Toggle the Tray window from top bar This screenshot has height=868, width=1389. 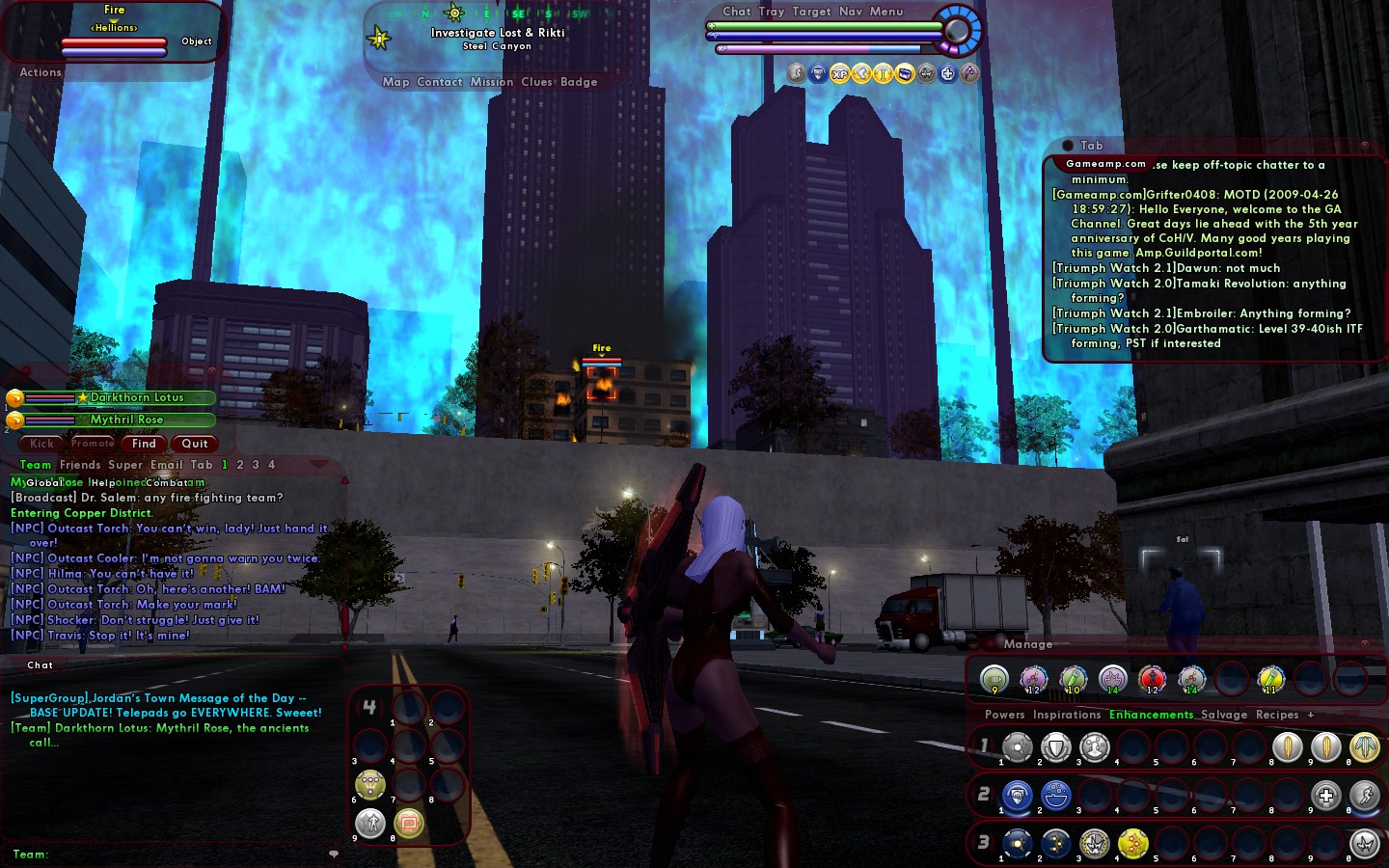tap(772, 12)
